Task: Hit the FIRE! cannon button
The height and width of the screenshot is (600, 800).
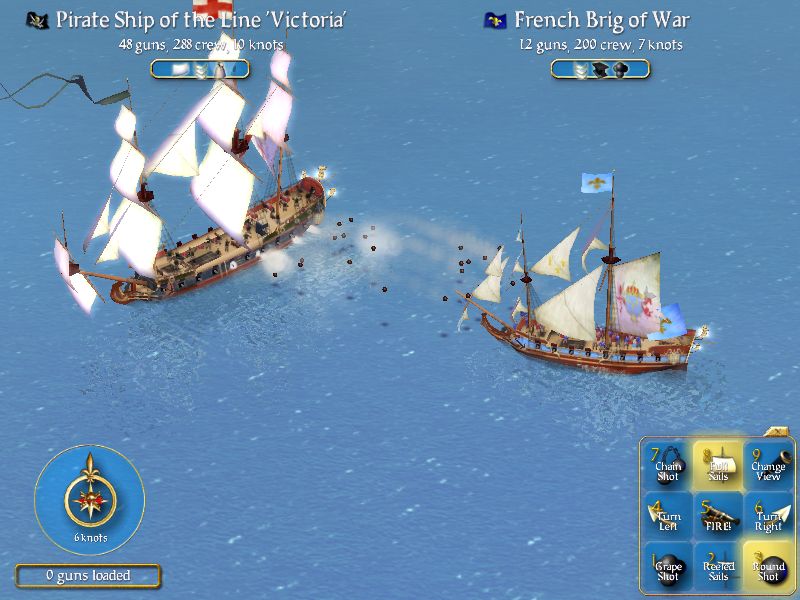Action: (x=718, y=516)
